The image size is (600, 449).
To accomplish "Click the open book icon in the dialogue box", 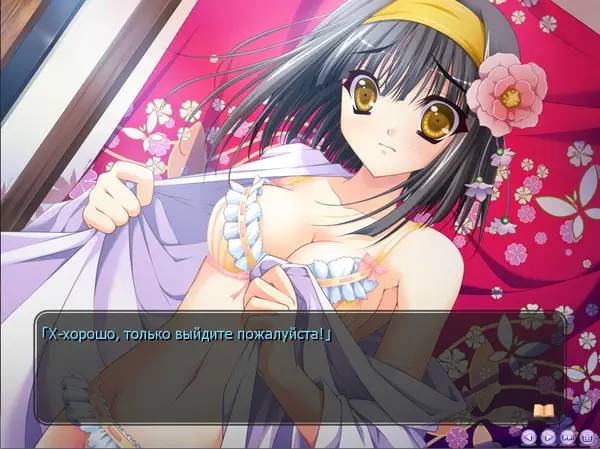I will [544, 411].
